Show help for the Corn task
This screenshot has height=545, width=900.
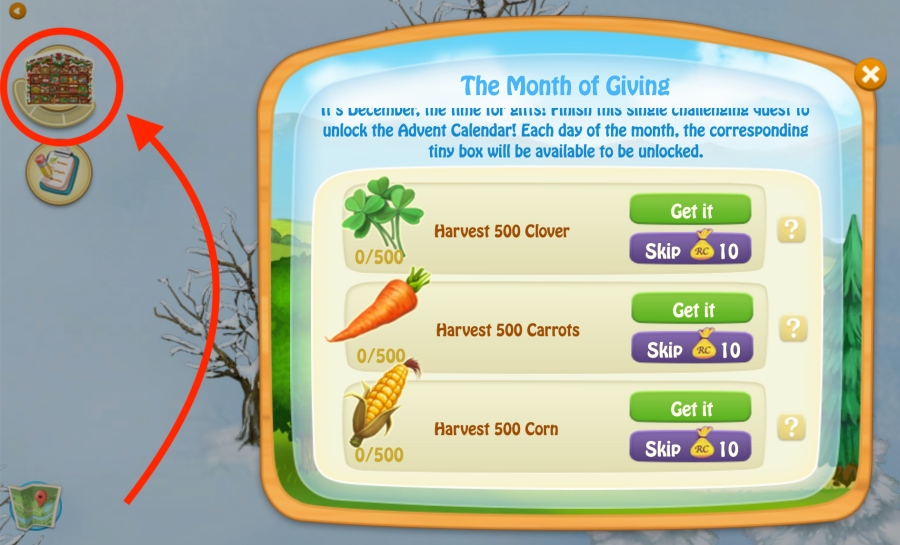(x=792, y=428)
